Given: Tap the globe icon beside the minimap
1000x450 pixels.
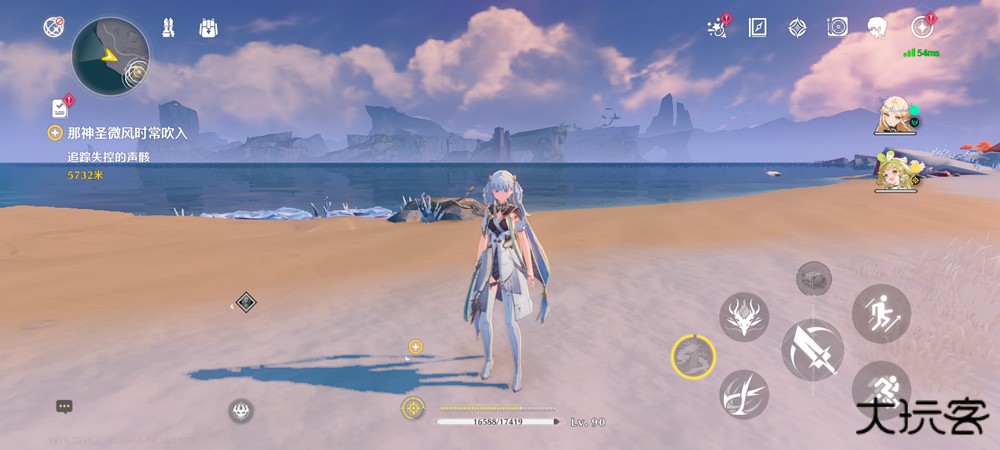Looking at the screenshot, I should click(54, 27).
